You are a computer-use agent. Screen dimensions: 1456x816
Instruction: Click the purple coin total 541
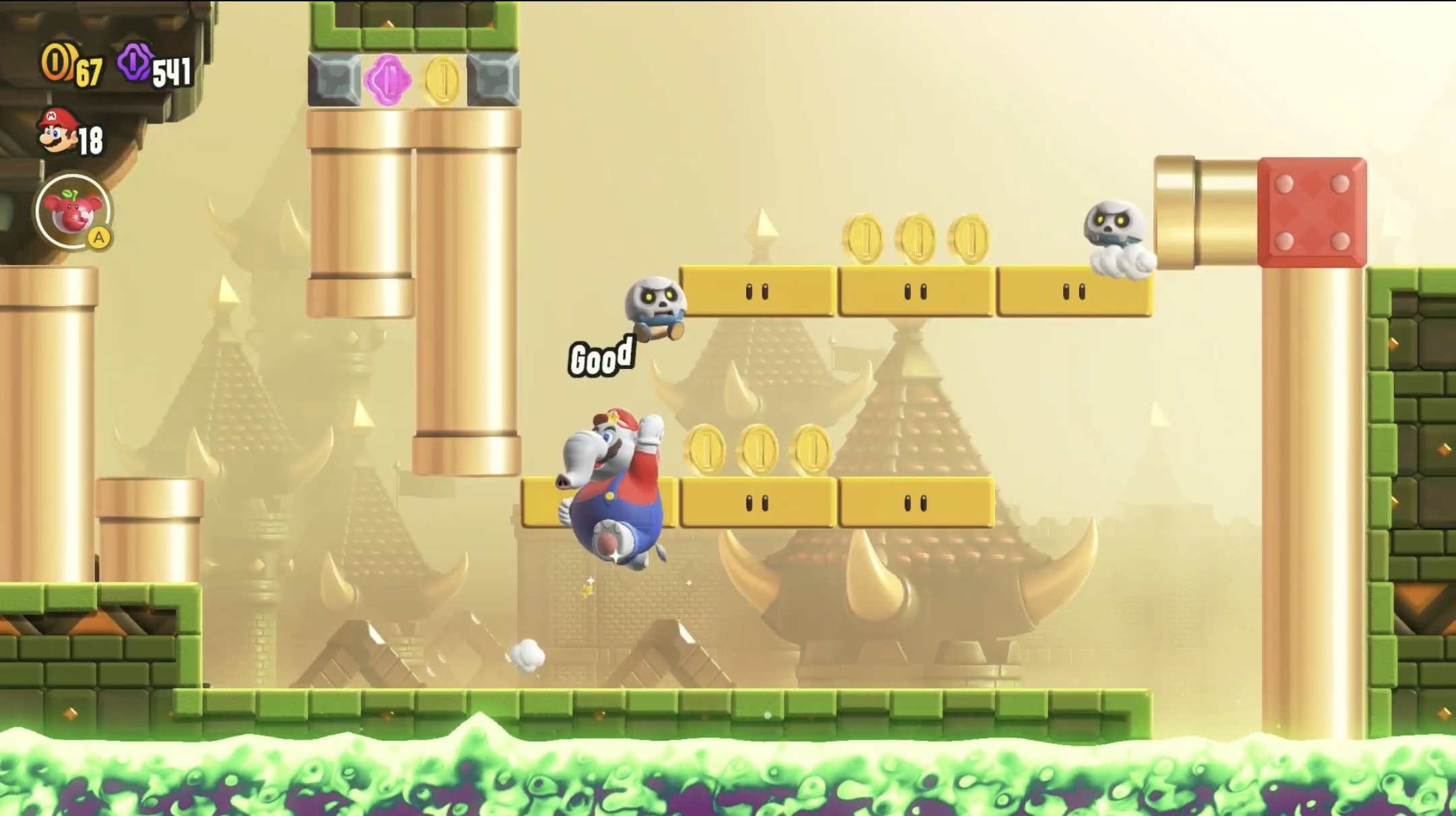point(173,71)
